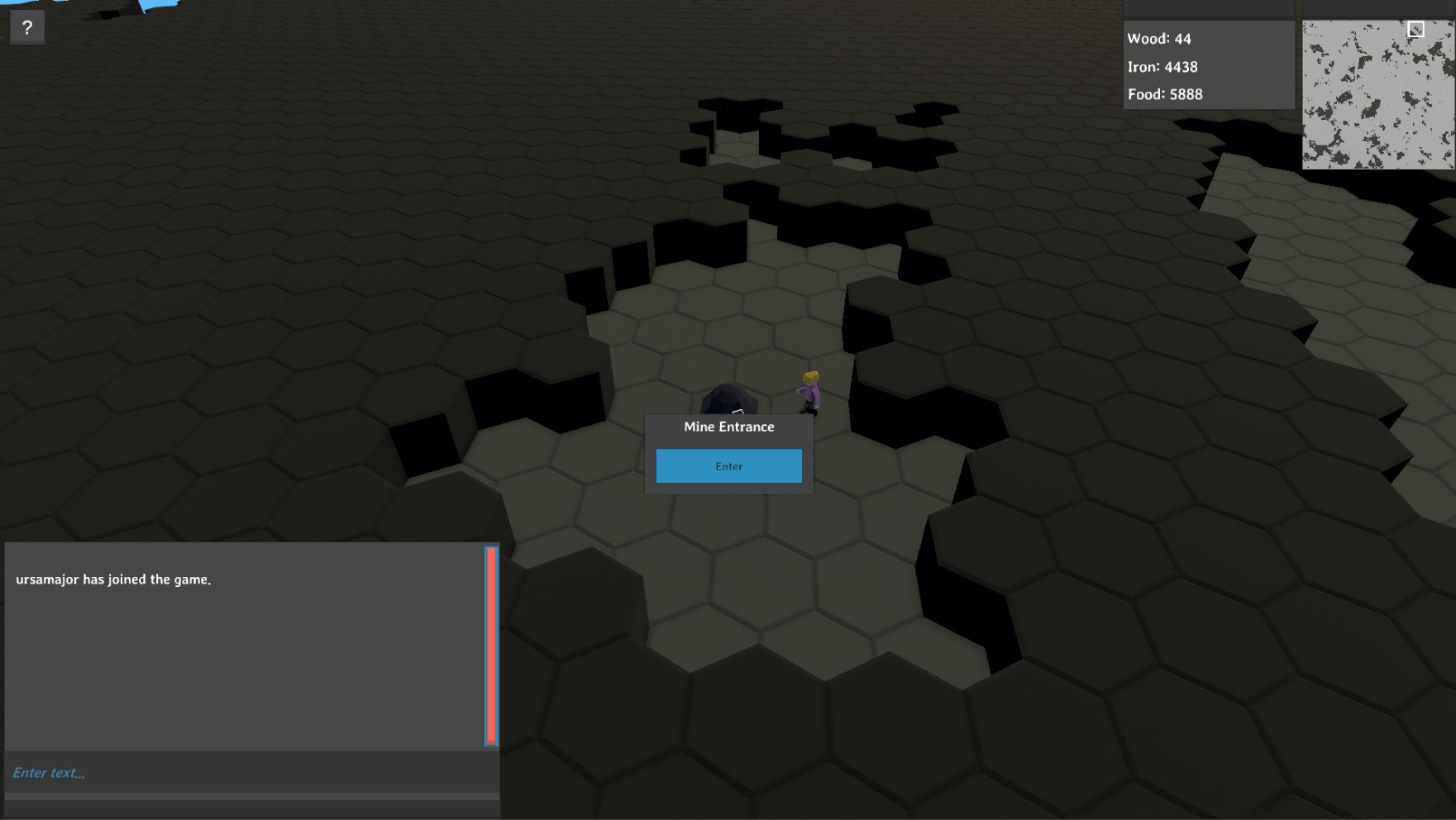Viewport: 1456px width, 820px height.
Task: Click the Mine Entrance dialog title
Action: coord(728,427)
